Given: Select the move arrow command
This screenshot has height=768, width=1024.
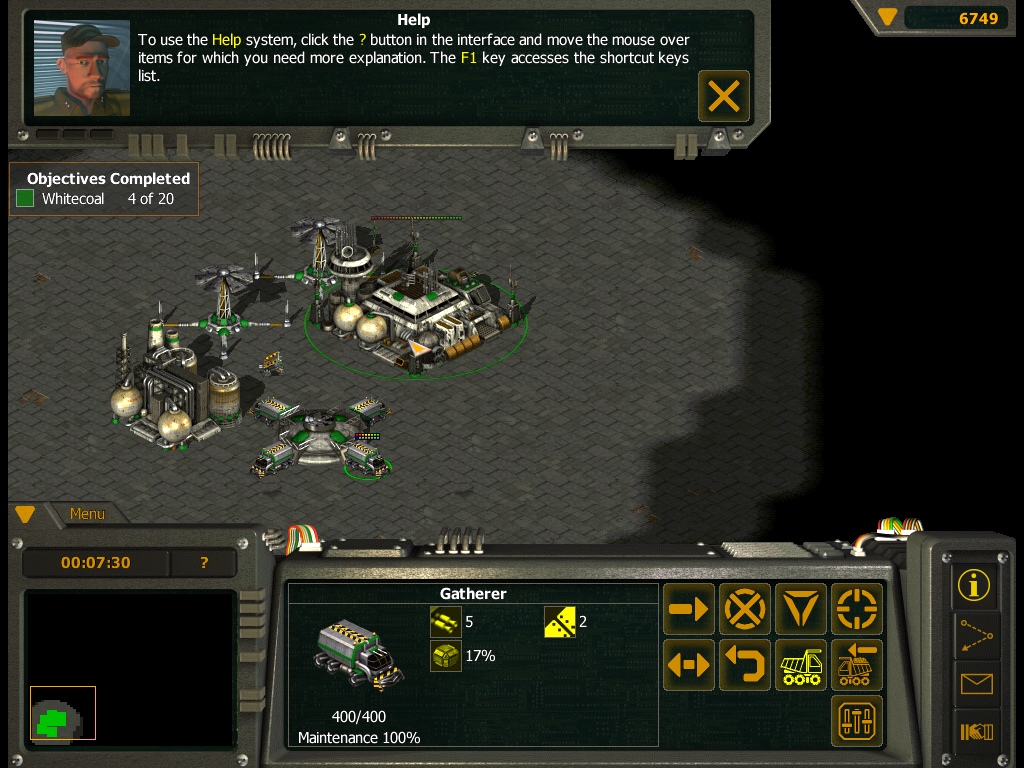Looking at the screenshot, I should [x=689, y=609].
